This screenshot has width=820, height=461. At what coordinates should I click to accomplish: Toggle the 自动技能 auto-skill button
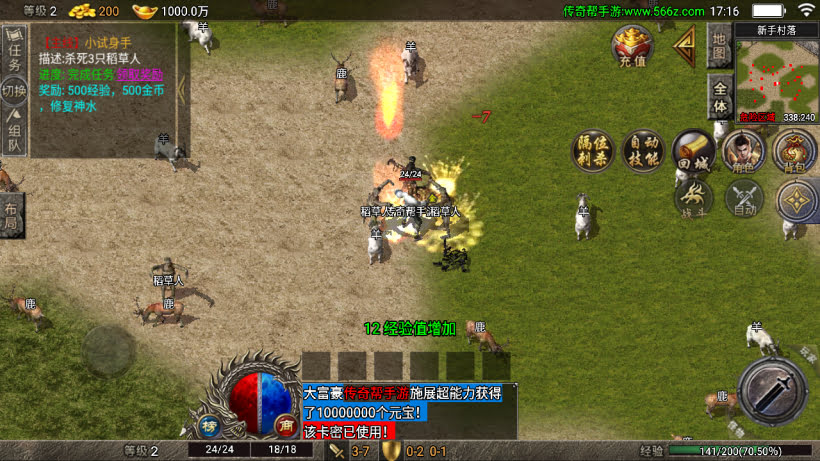point(642,150)
